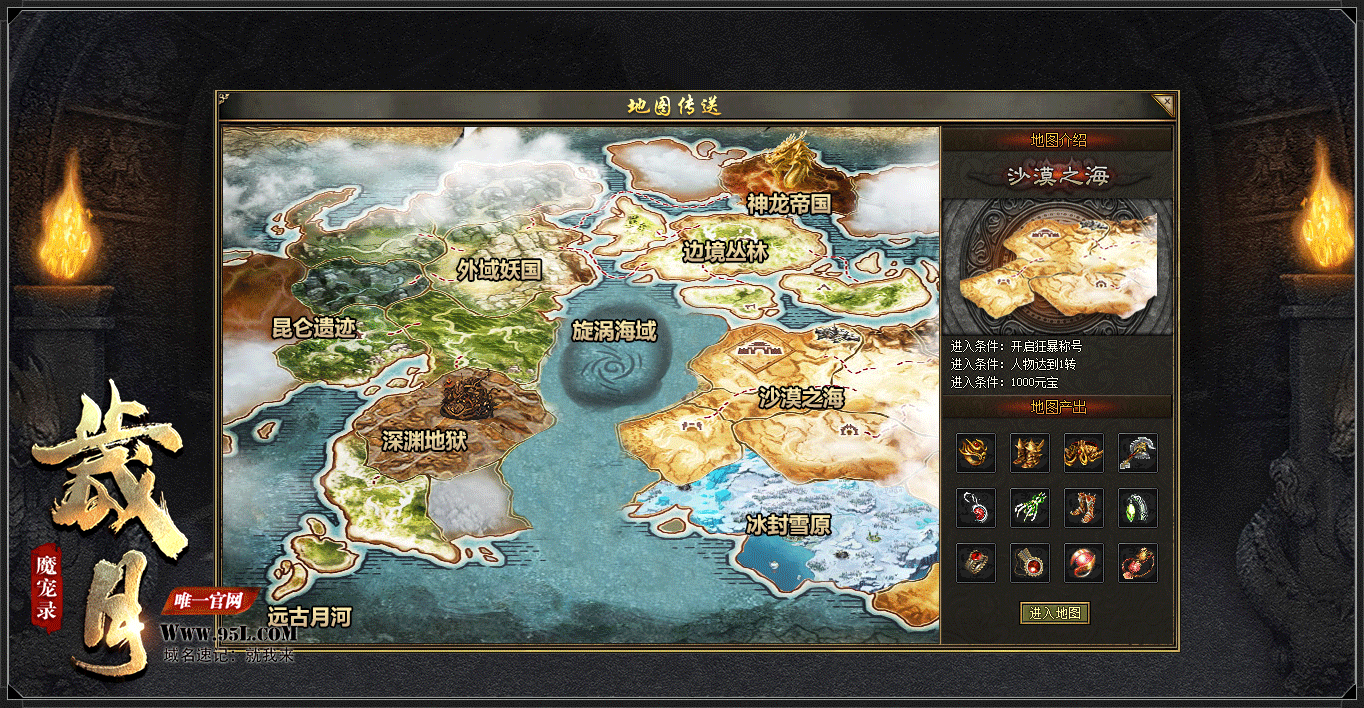This screenshot has height=708, width=1364.
Task: Inspect the red-gold boots drop icon
Action: 1083,508
